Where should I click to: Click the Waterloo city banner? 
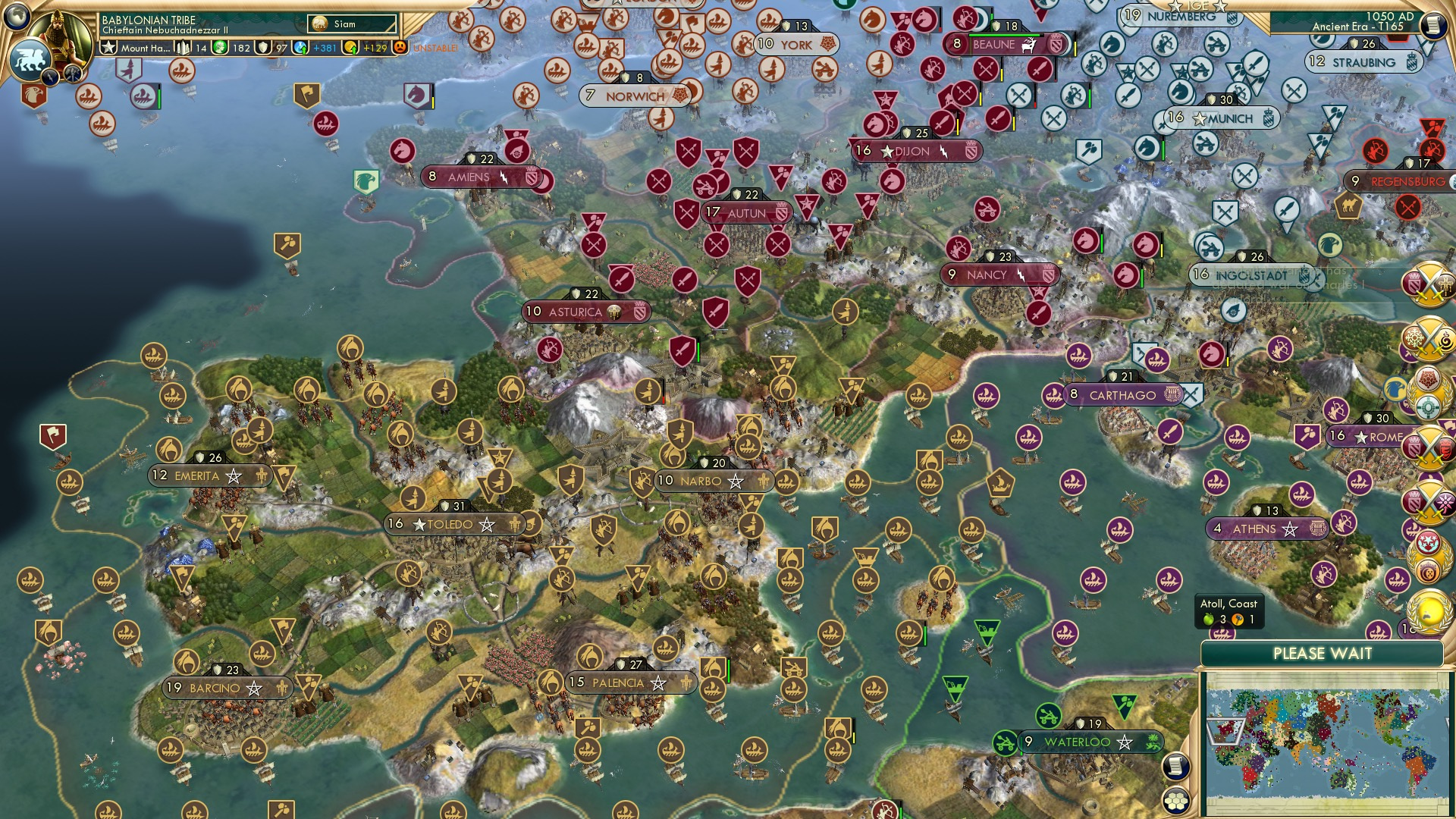1078,743
